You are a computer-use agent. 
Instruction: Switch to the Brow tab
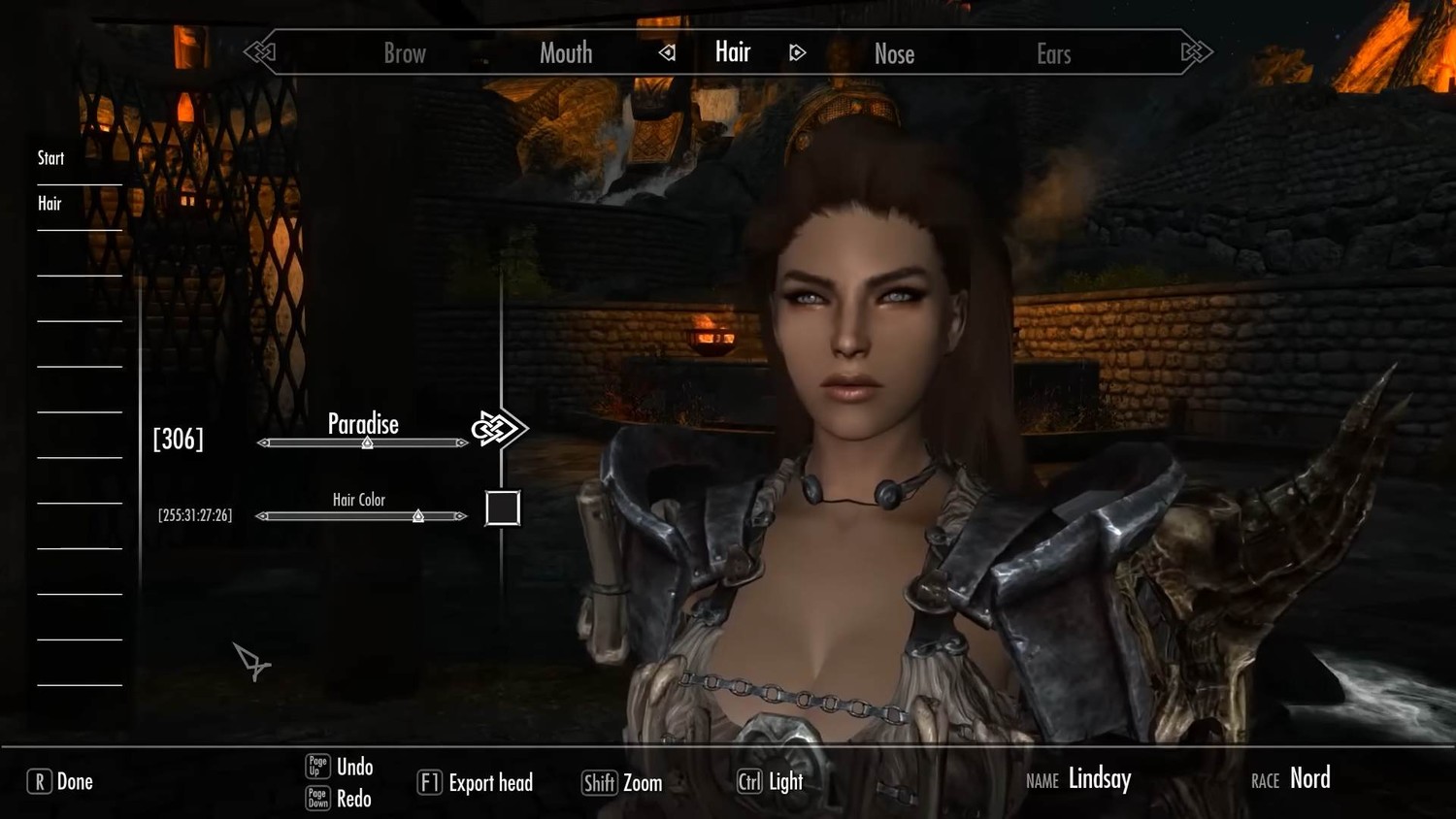[405, 53]
